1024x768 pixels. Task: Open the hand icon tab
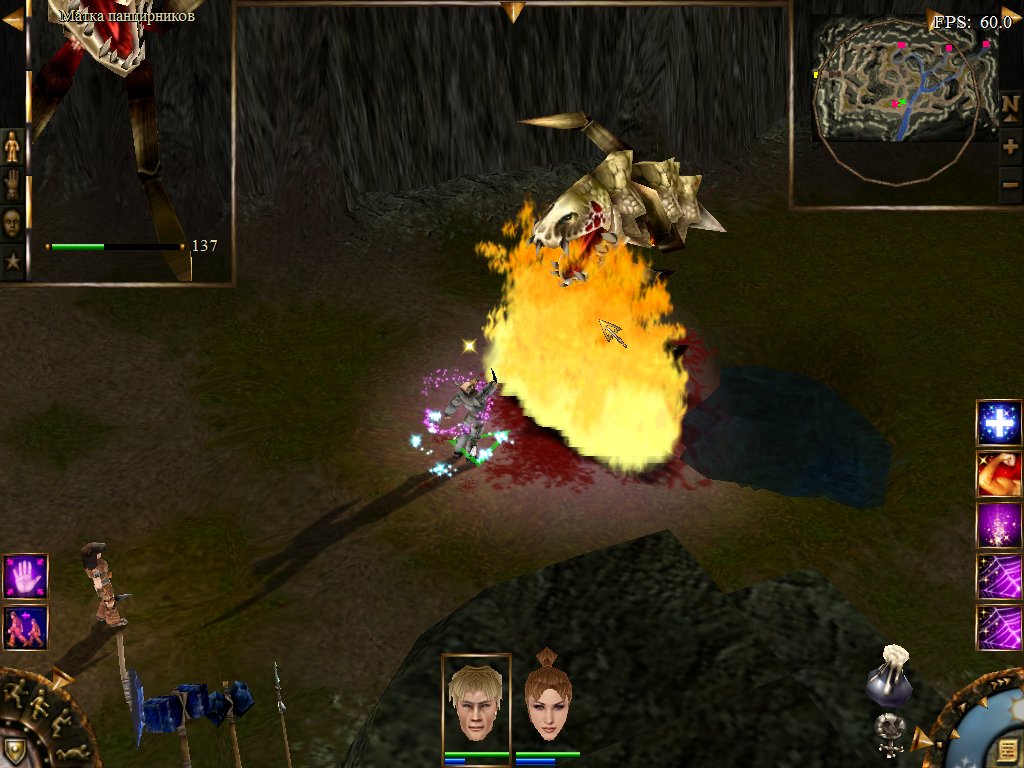(12, 185)
